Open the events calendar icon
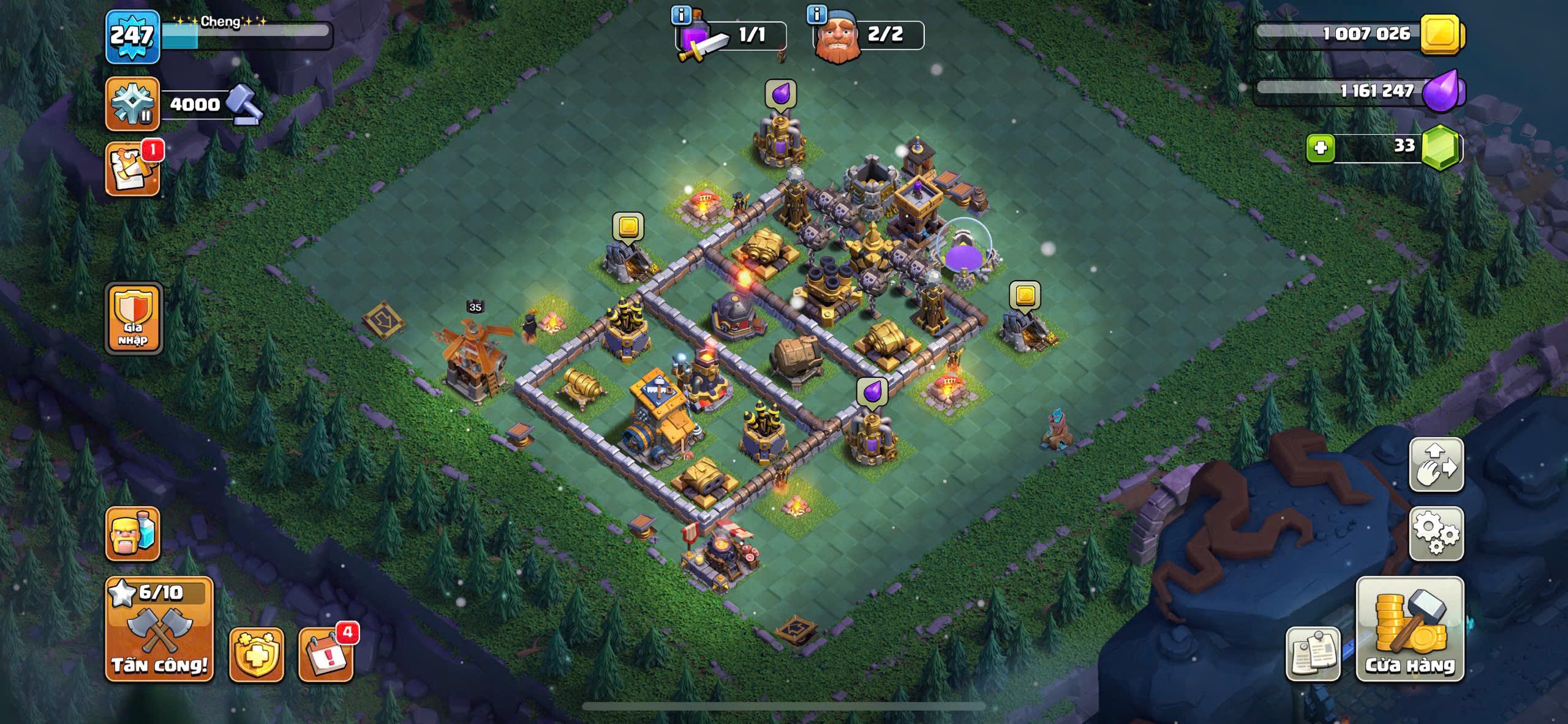The height and width of the screenshot is (724, 1568). (325, 654)
